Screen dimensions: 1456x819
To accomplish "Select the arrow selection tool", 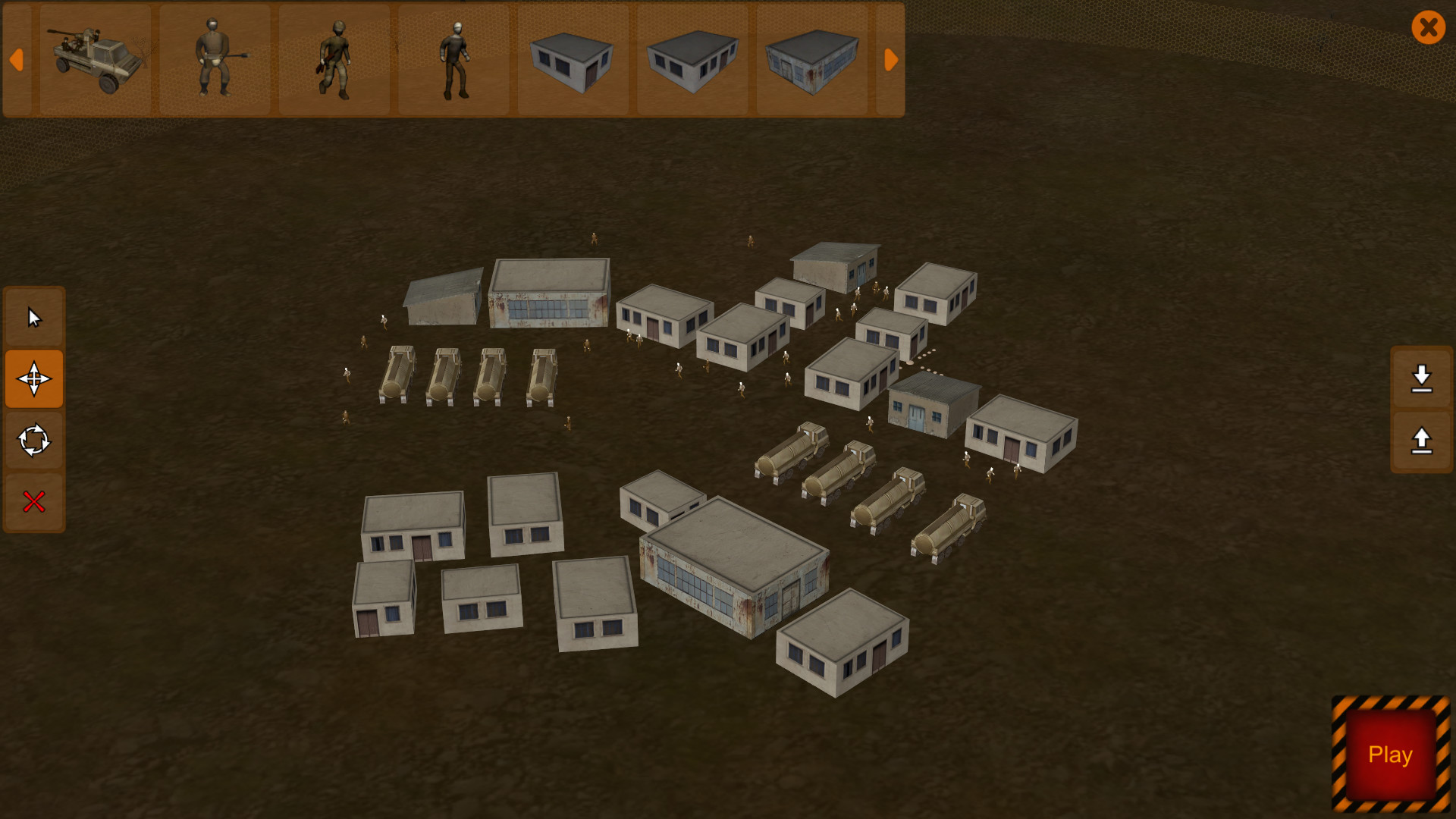I will coord(34,318).
